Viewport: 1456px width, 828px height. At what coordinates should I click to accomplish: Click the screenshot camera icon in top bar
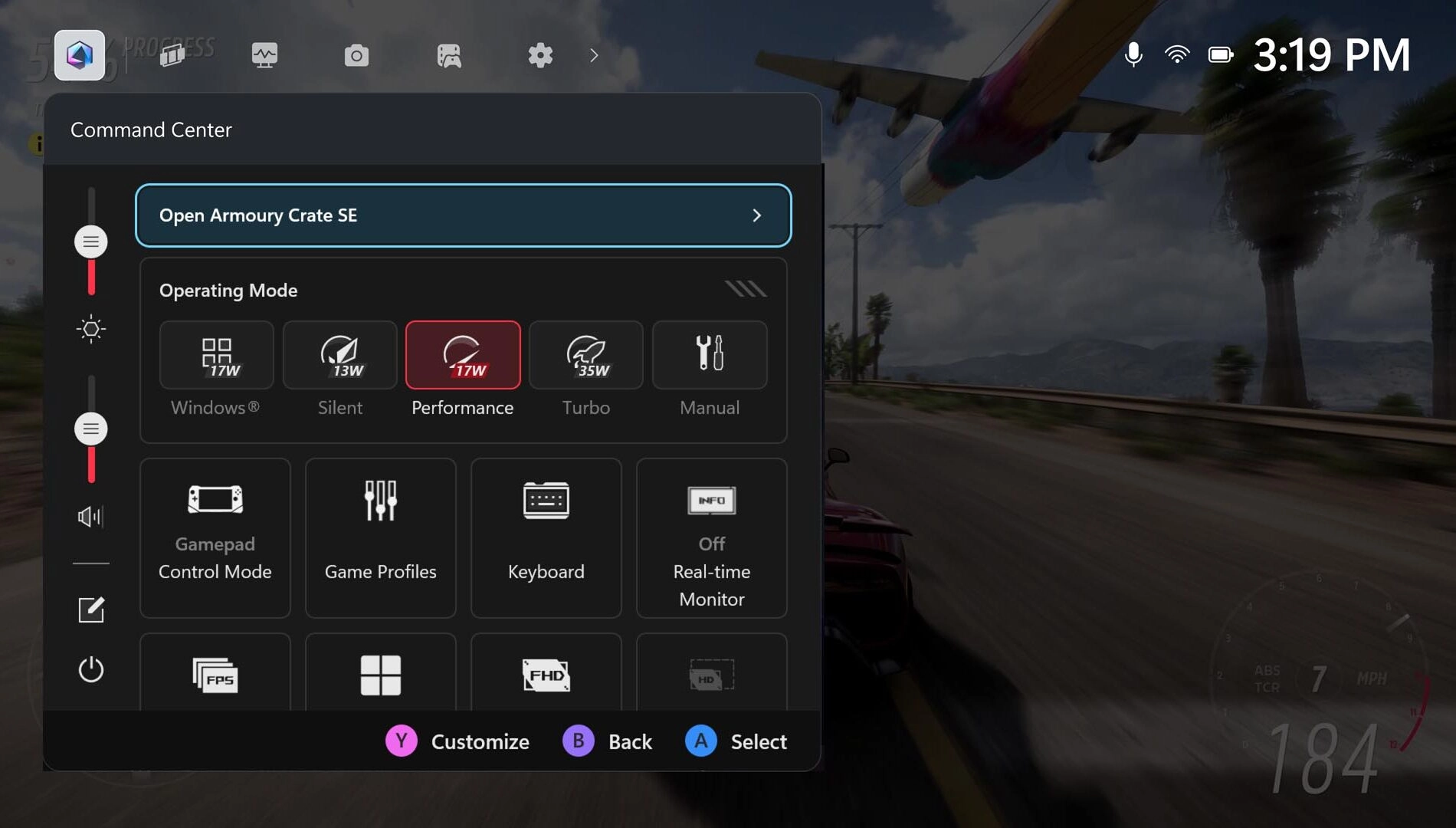pos(356,55)
